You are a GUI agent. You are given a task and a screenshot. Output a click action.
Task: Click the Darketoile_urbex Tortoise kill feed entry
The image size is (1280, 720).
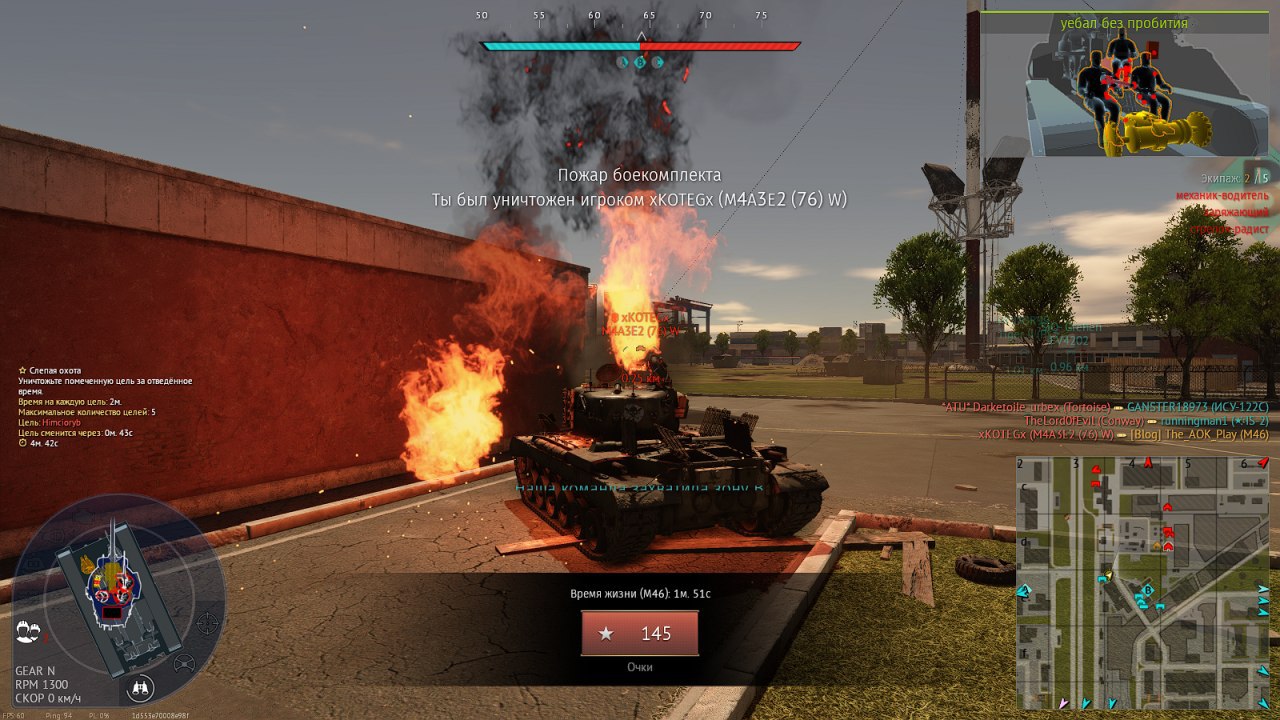1106,407
